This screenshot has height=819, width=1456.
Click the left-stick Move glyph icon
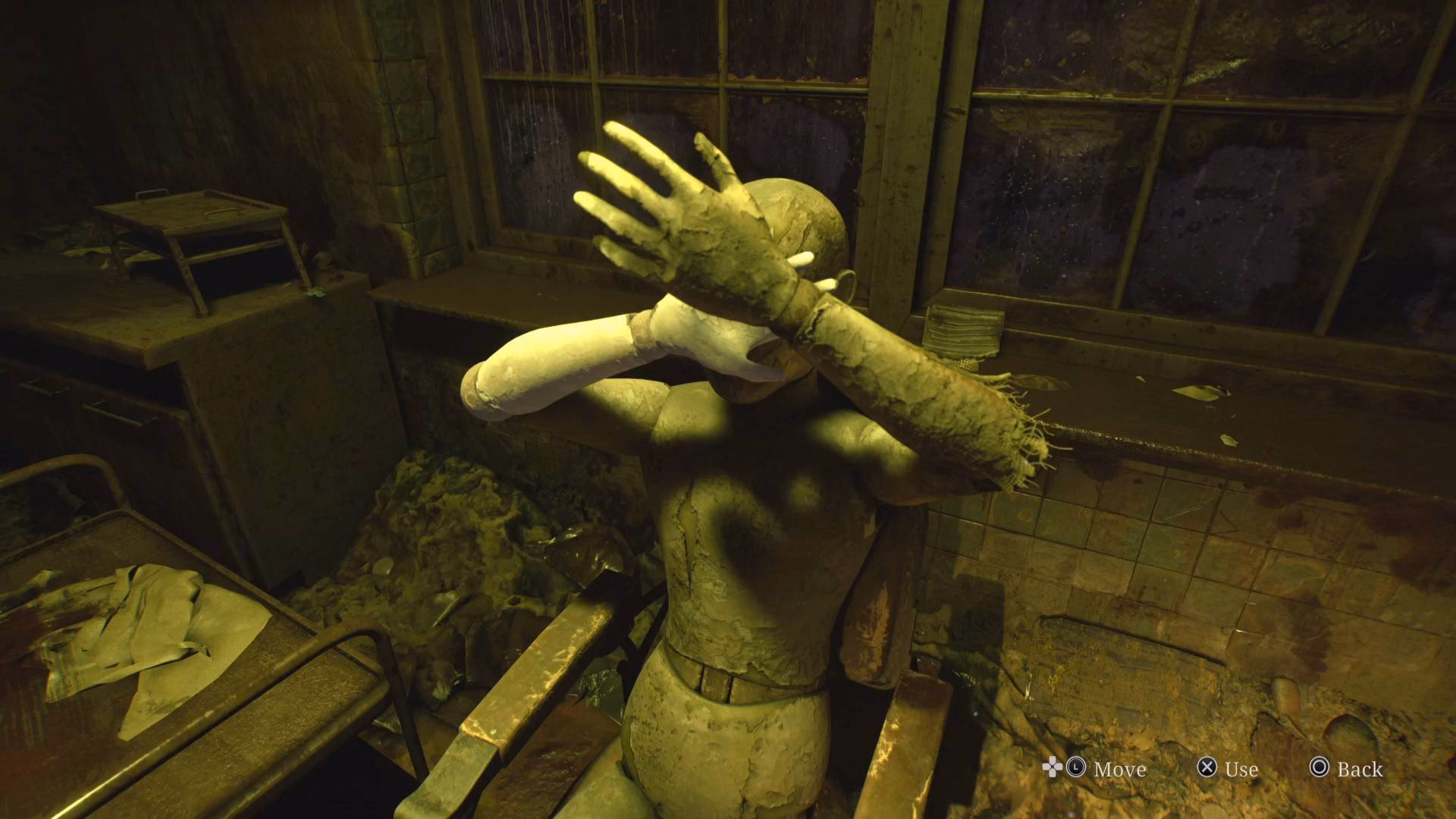click(1075, 767)
